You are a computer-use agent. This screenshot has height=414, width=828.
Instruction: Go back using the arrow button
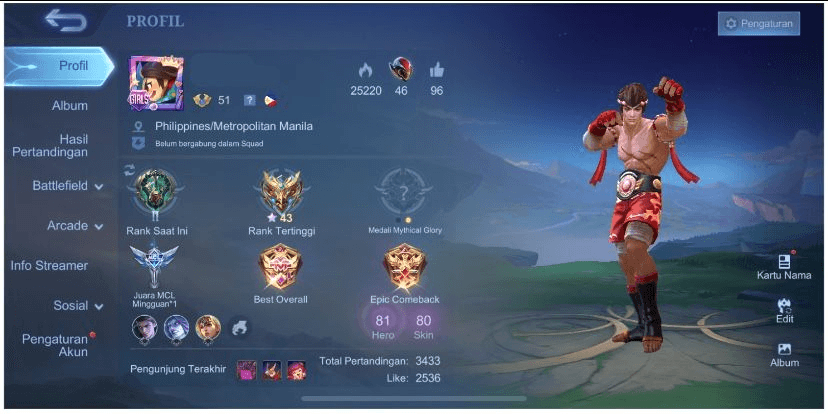coord(66,20)
